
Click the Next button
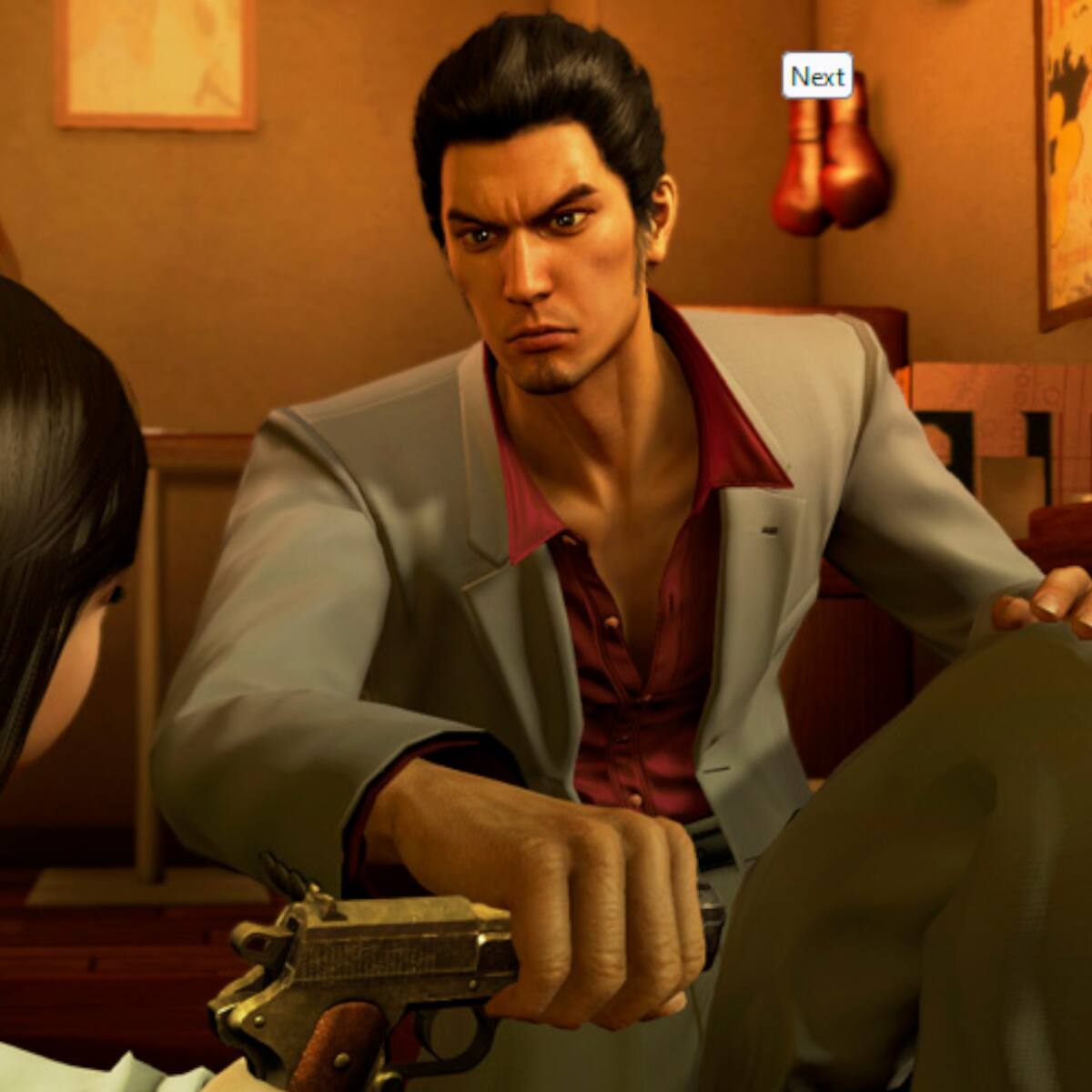click(x=817, y=76)
